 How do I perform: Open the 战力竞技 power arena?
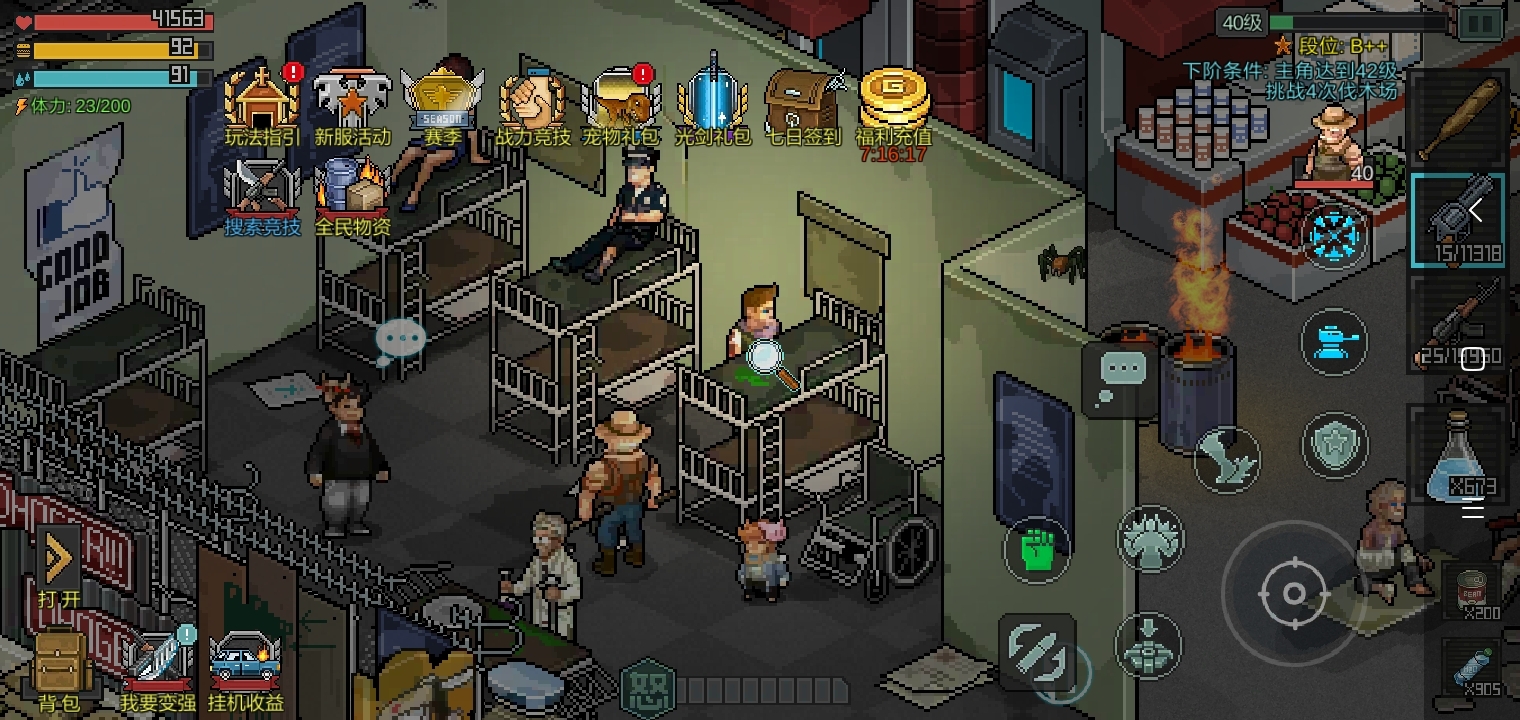click(533, 102)
